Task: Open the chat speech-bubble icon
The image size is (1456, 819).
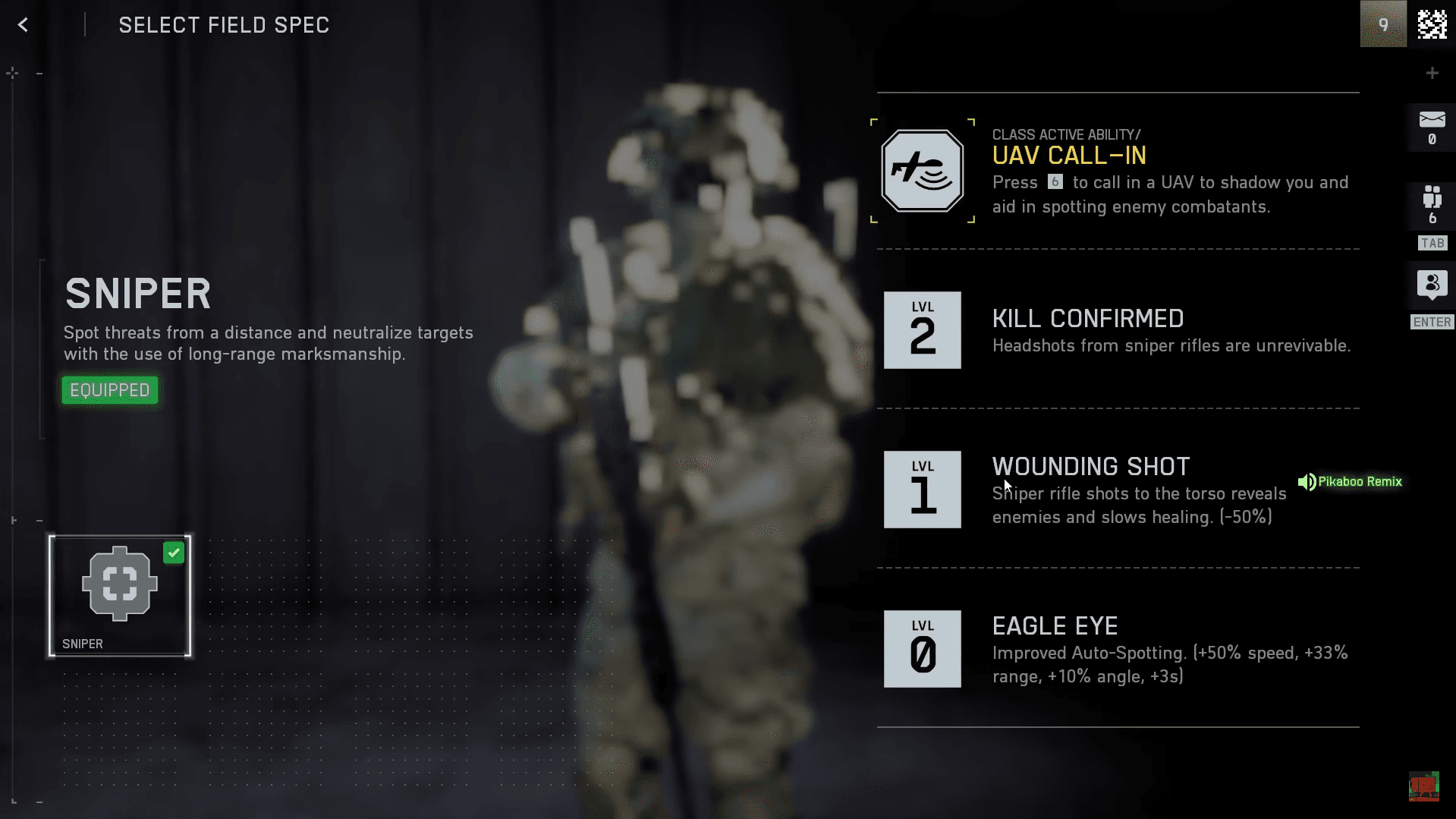Action: pos(1432,285)
